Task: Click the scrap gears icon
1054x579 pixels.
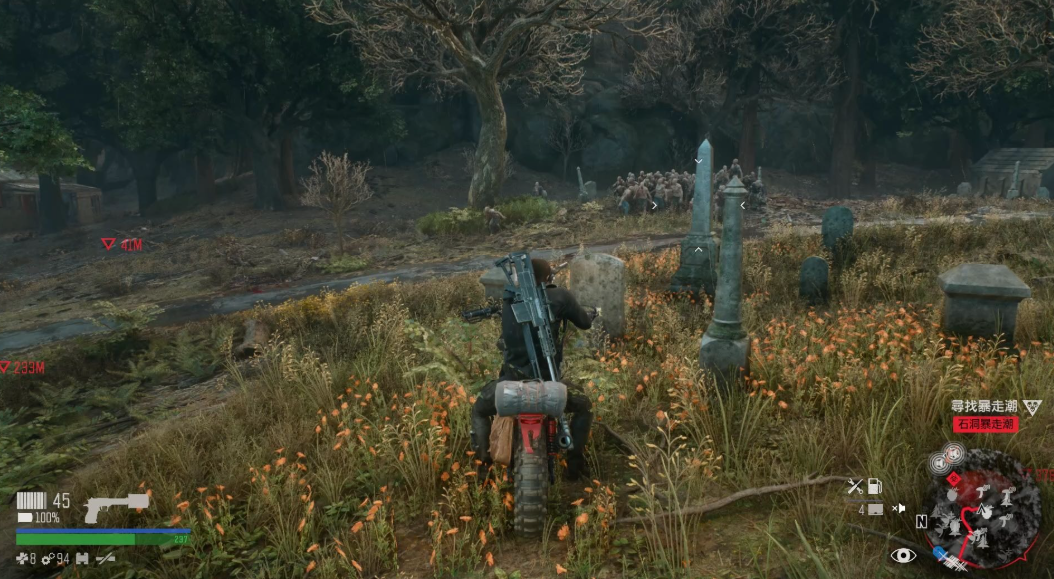Action: pyautogui.click(x=46, y=559)
